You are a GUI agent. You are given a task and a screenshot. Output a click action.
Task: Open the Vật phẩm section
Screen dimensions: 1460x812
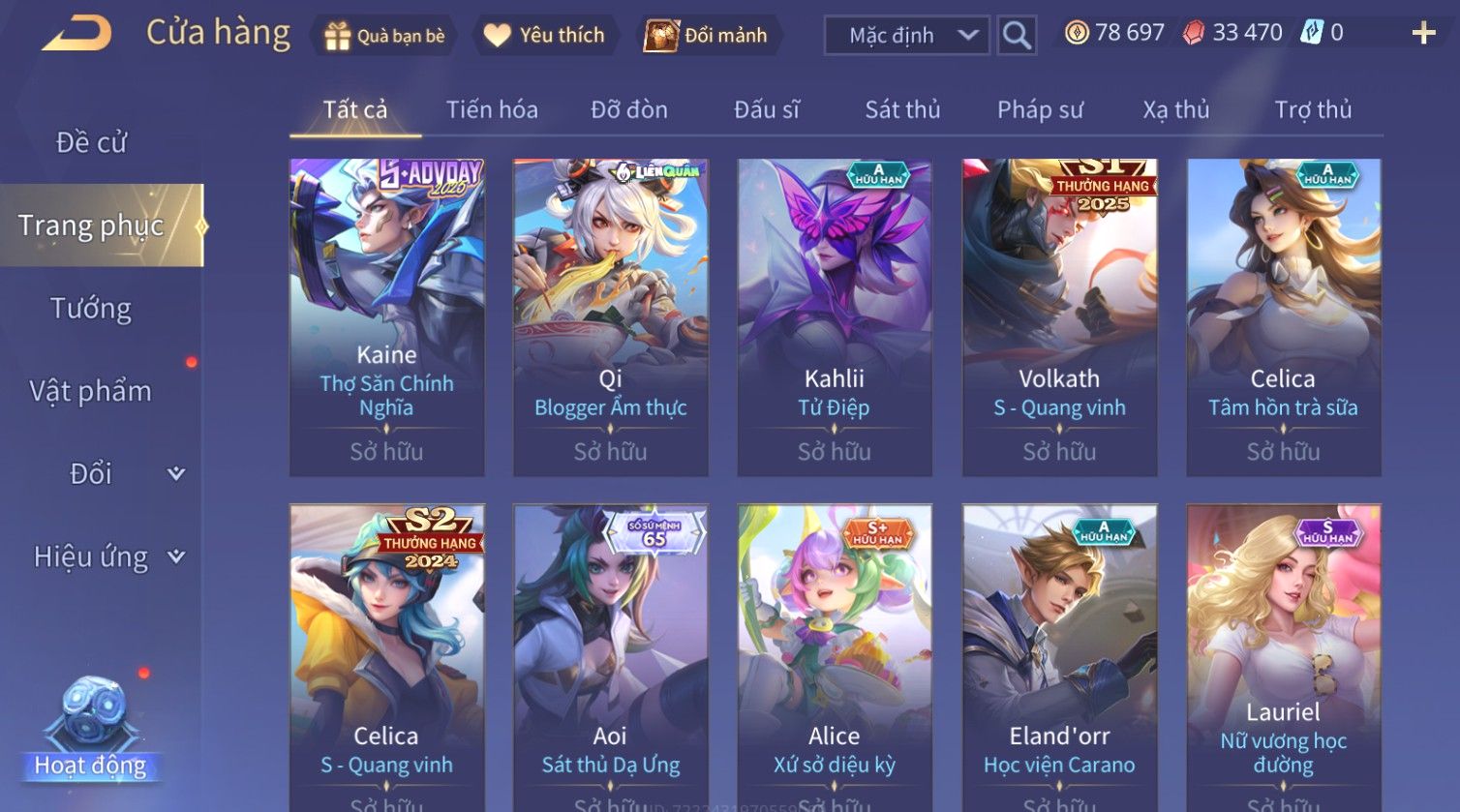[x=91, y=391]
